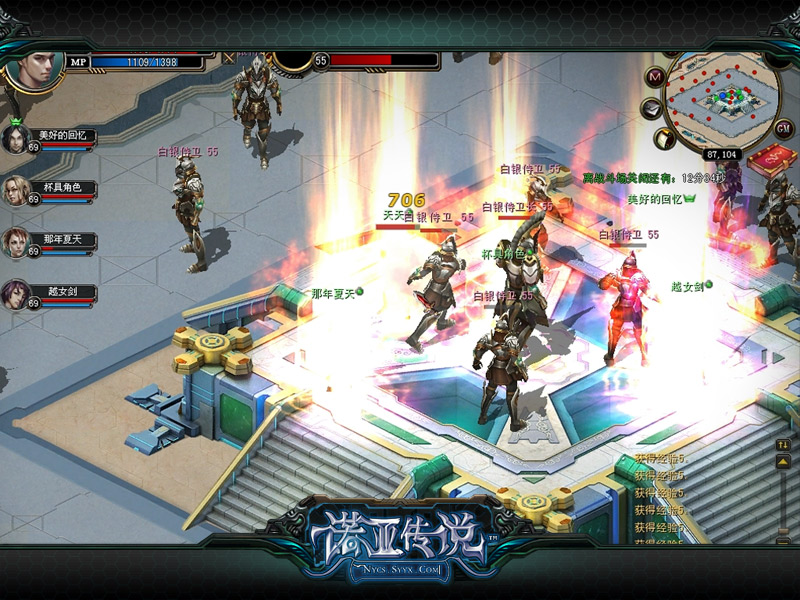The image size is (800, 600).
Task: Select party member 美好的回忆 portrait
Action: coord(16,137)
